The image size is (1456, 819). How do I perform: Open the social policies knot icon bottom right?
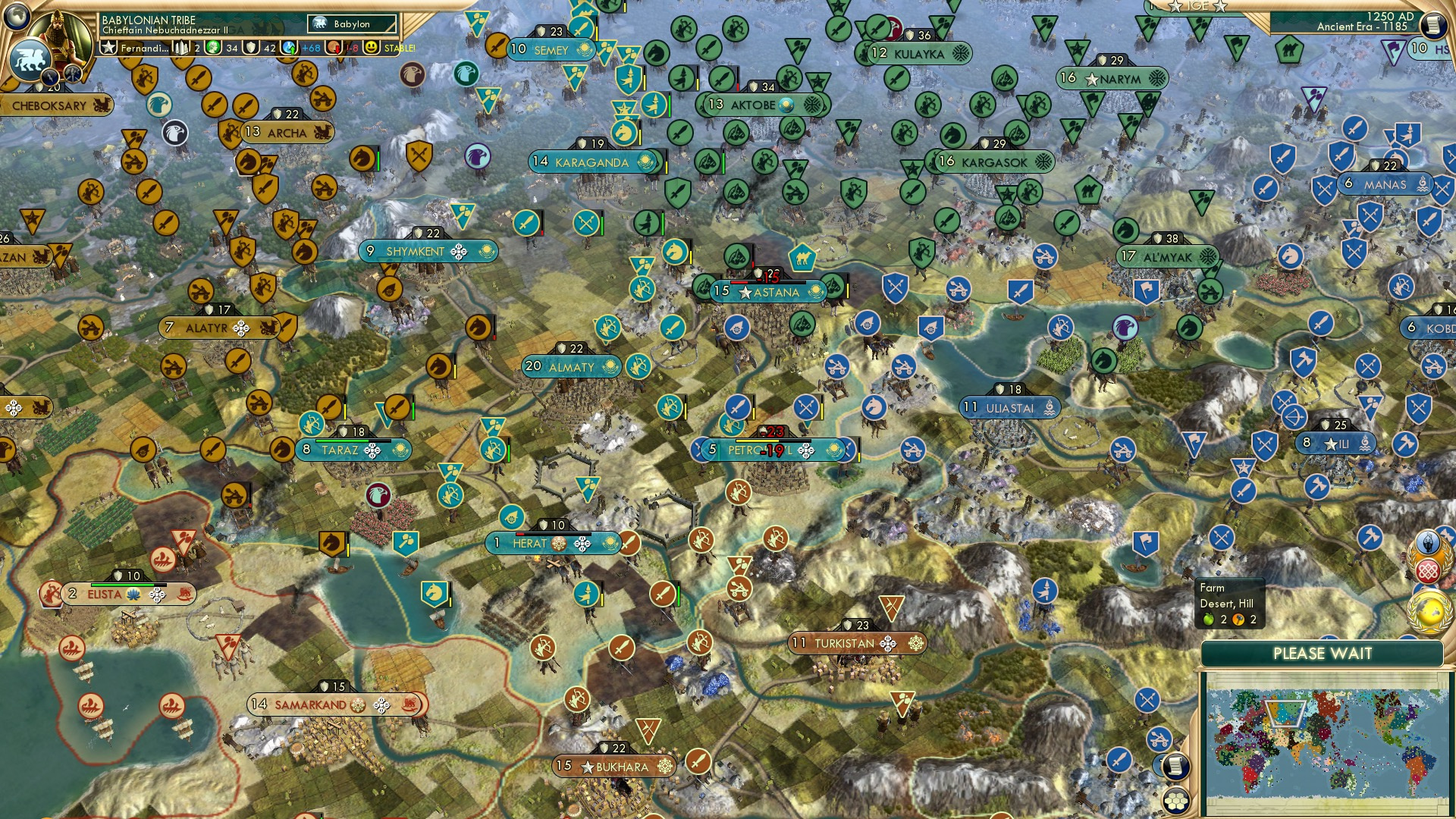click(1429, 570)
